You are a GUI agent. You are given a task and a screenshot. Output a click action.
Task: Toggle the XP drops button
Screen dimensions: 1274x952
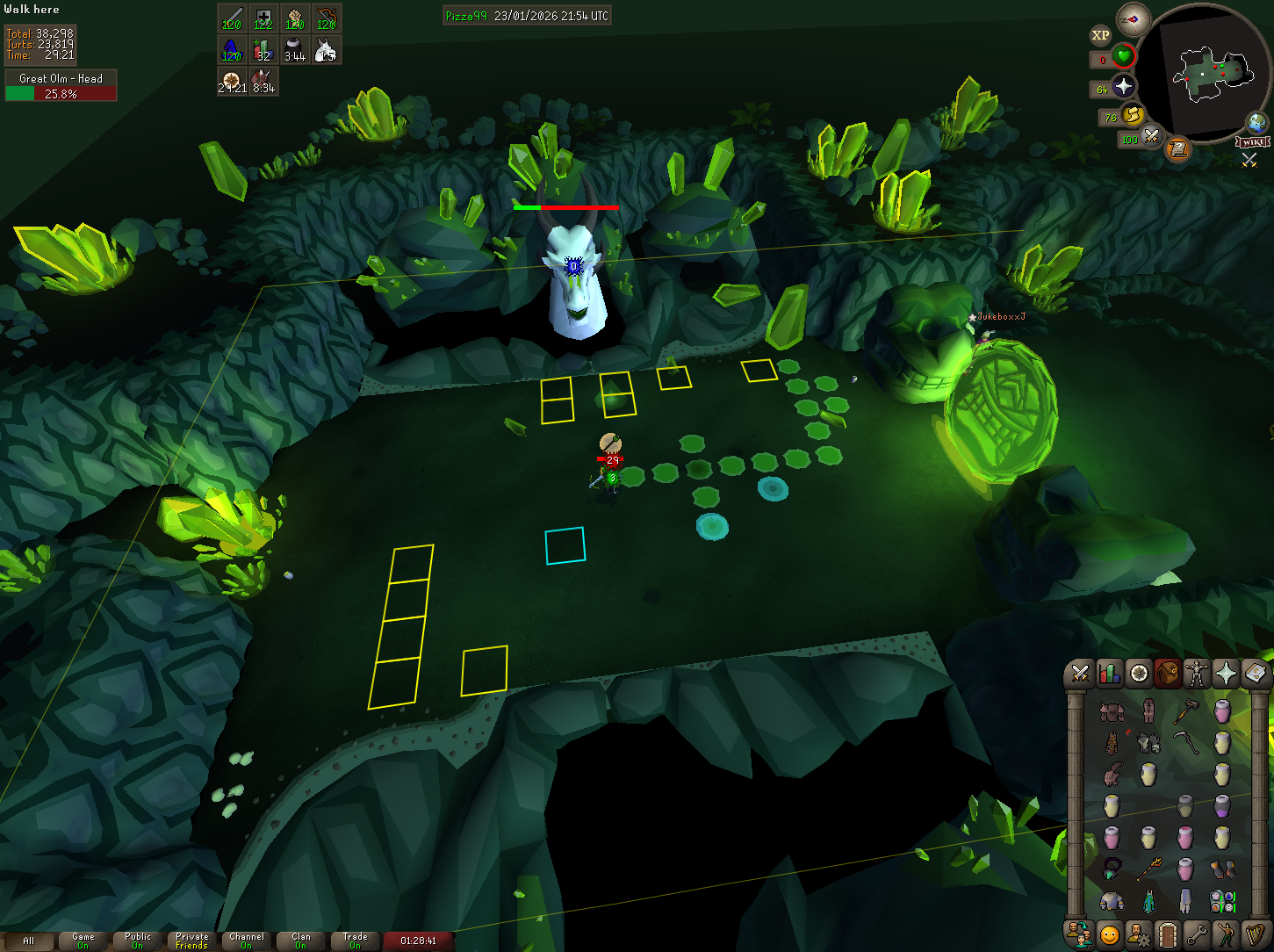coord(1100,36)
